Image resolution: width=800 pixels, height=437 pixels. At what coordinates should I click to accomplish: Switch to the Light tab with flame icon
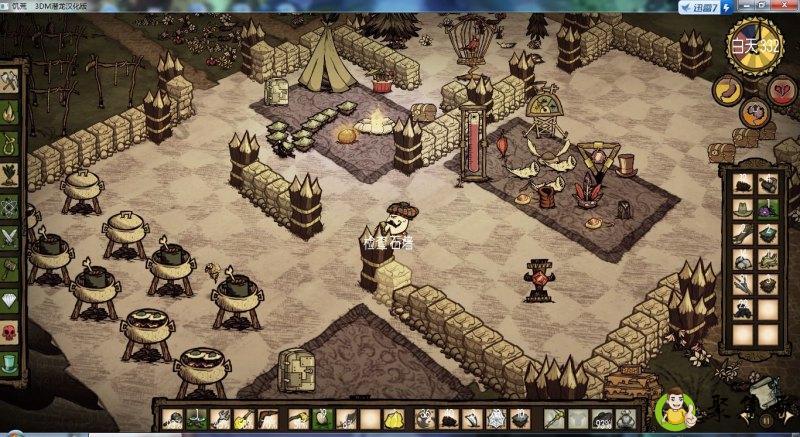[10, 112]
